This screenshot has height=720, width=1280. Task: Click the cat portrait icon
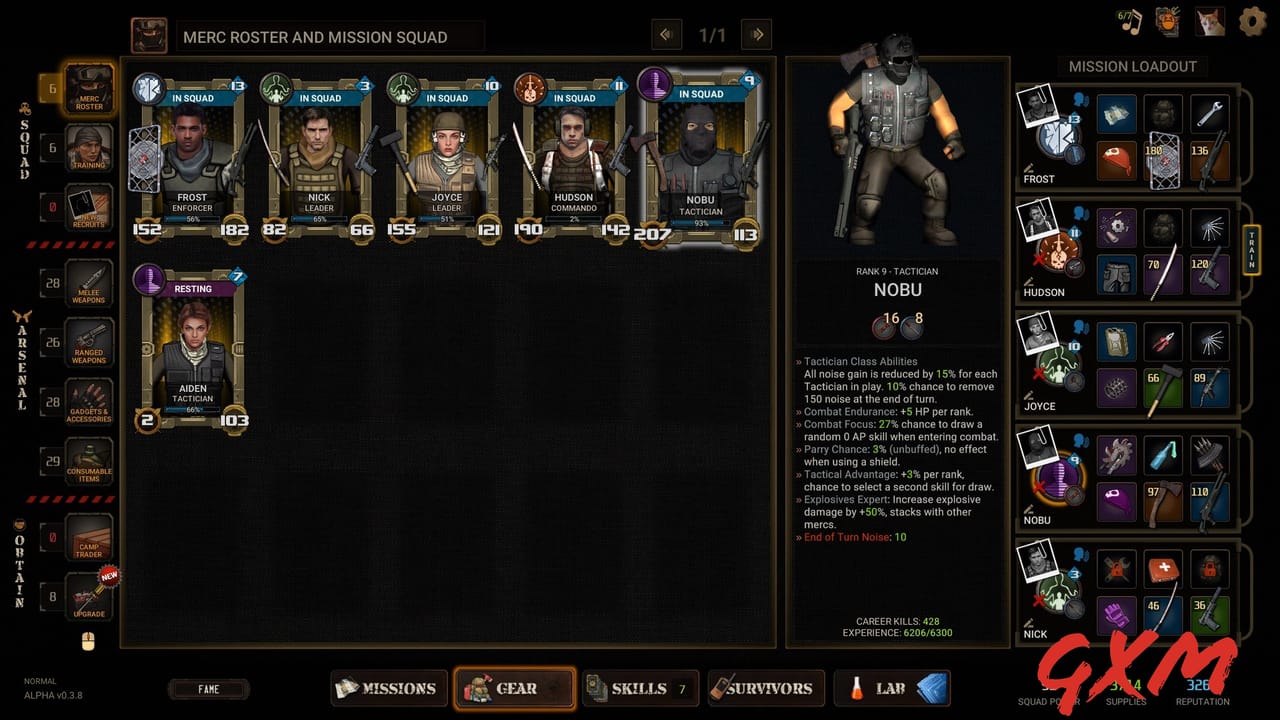point(1208,20)
